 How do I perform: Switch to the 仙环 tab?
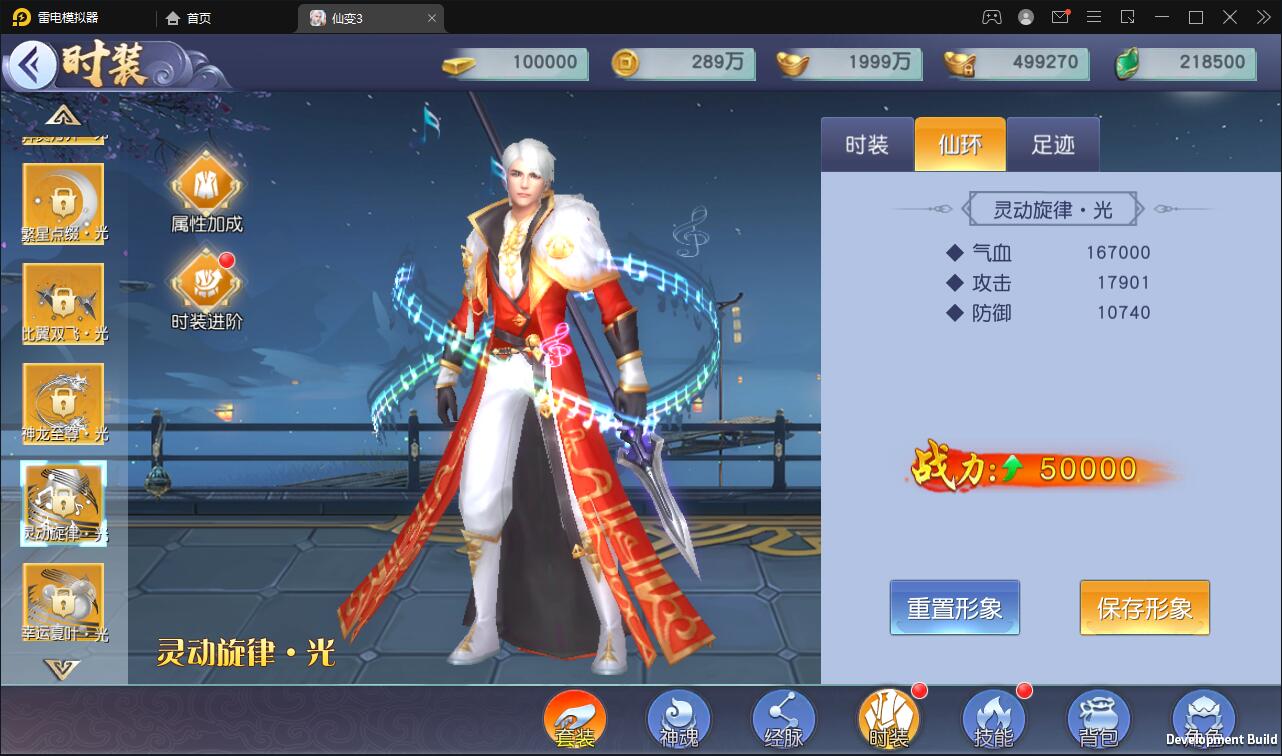click(959, 144)
